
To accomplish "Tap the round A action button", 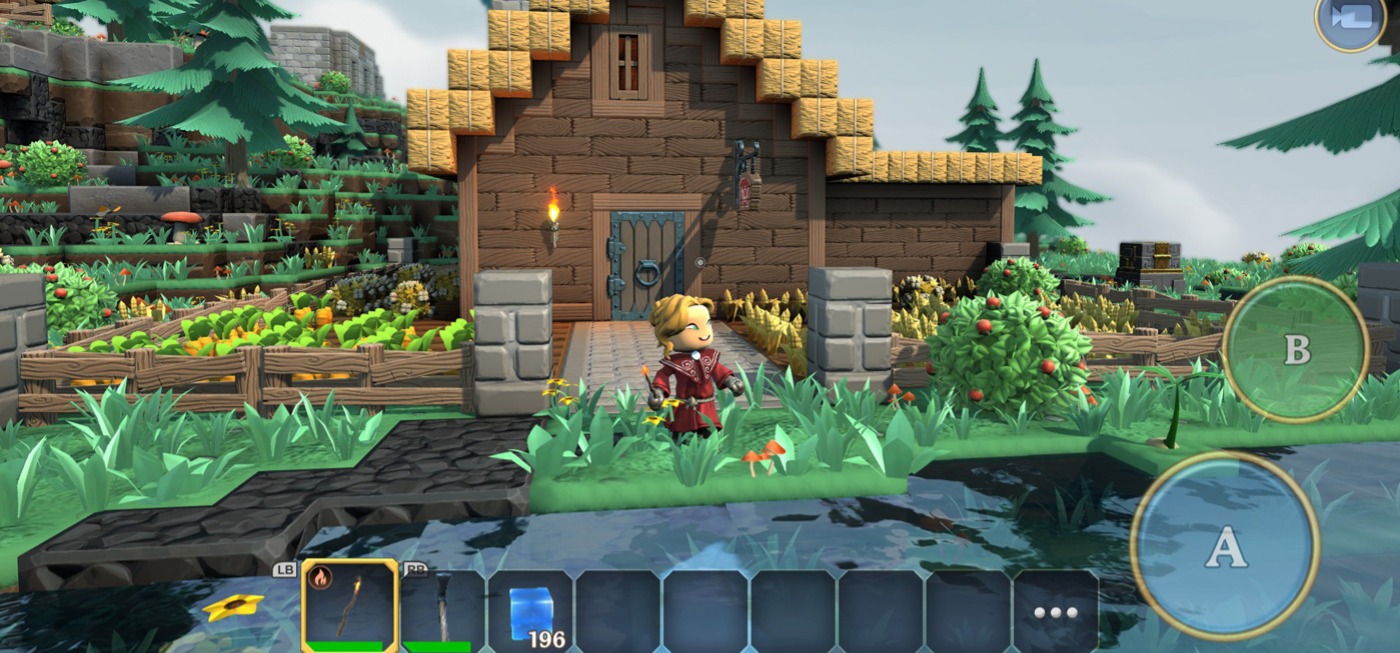I will [x=1225, y=546].
